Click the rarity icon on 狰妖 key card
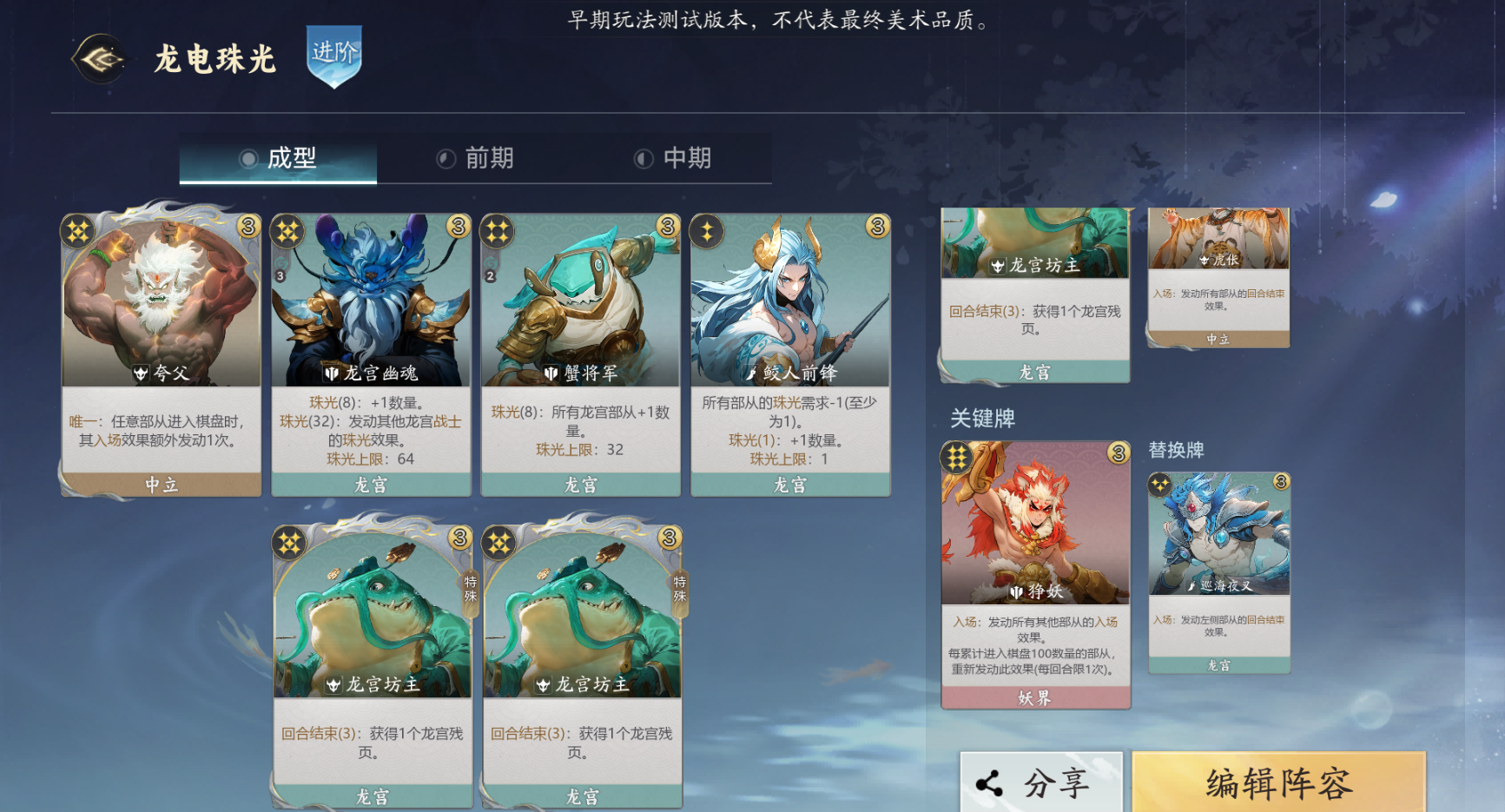 pyautogui.click(x=958, y=457)
